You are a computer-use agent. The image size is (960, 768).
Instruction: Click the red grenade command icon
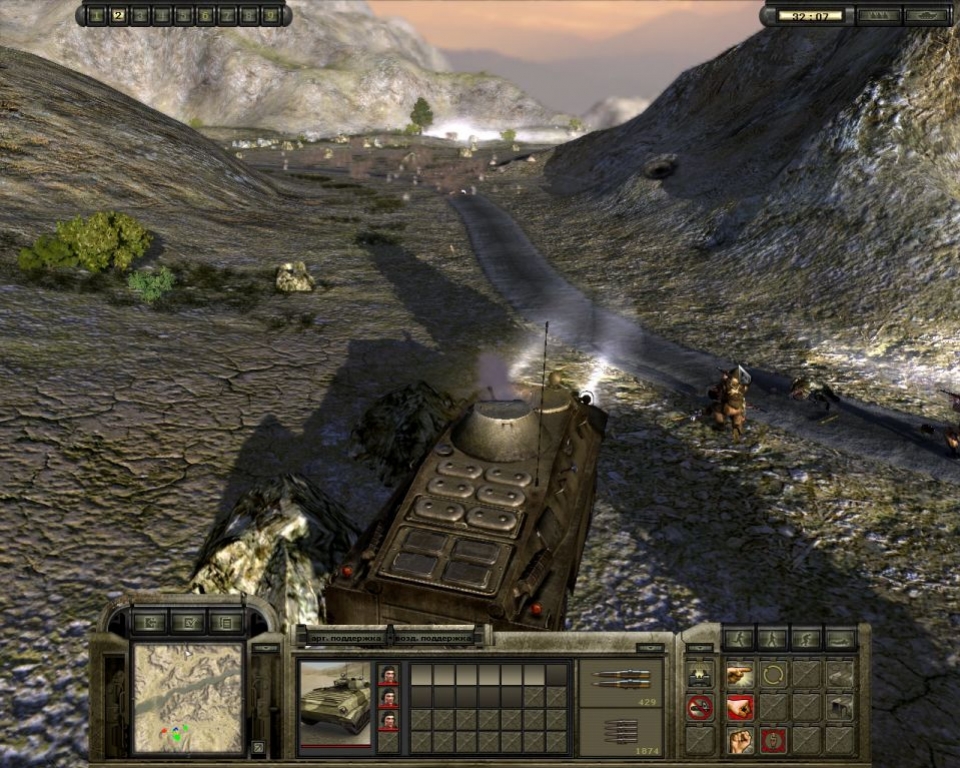point(773,740)
